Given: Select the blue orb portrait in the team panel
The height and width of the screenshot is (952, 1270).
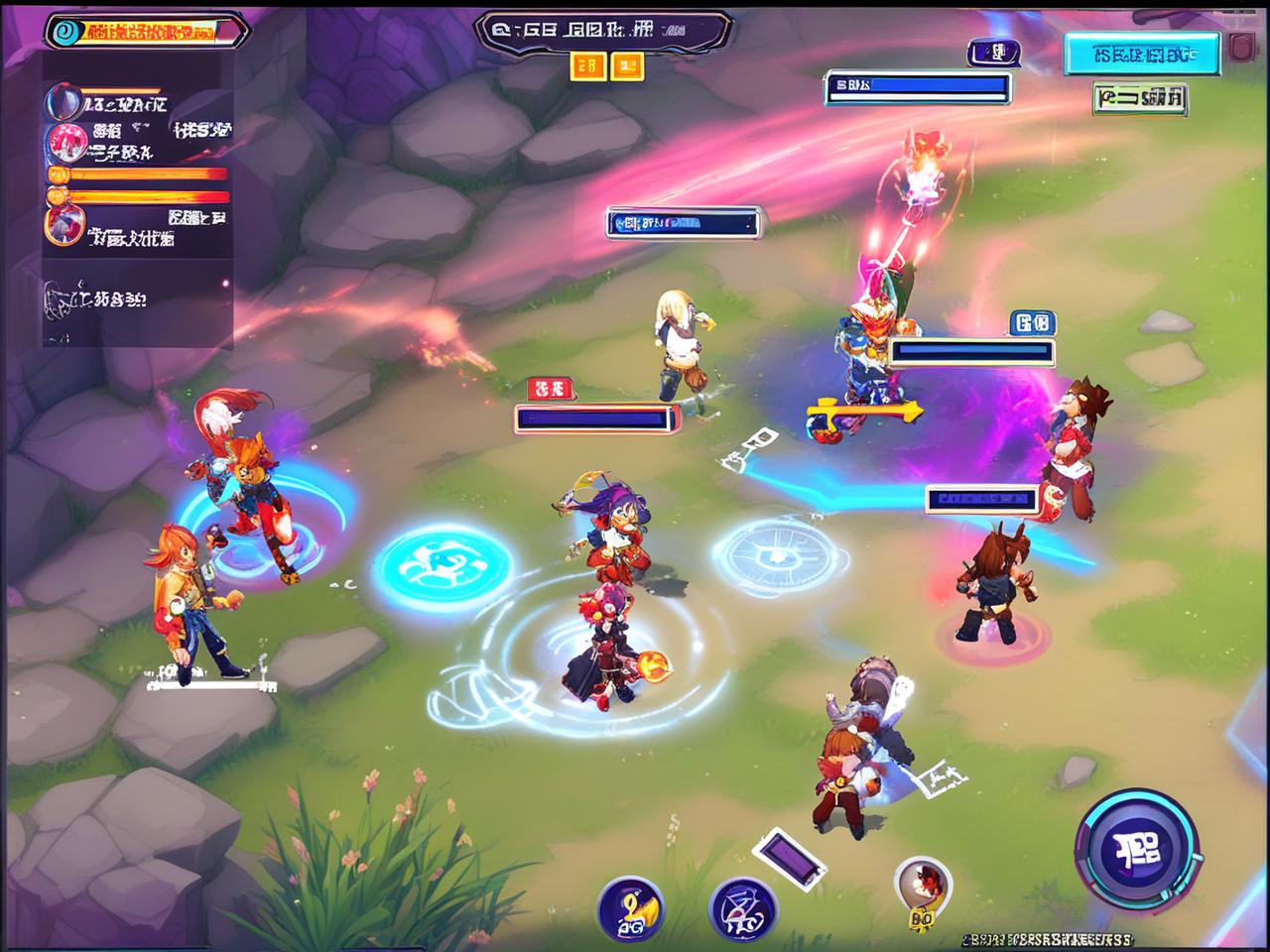Looking at the screenshot, I should click(x=63, y=102).
